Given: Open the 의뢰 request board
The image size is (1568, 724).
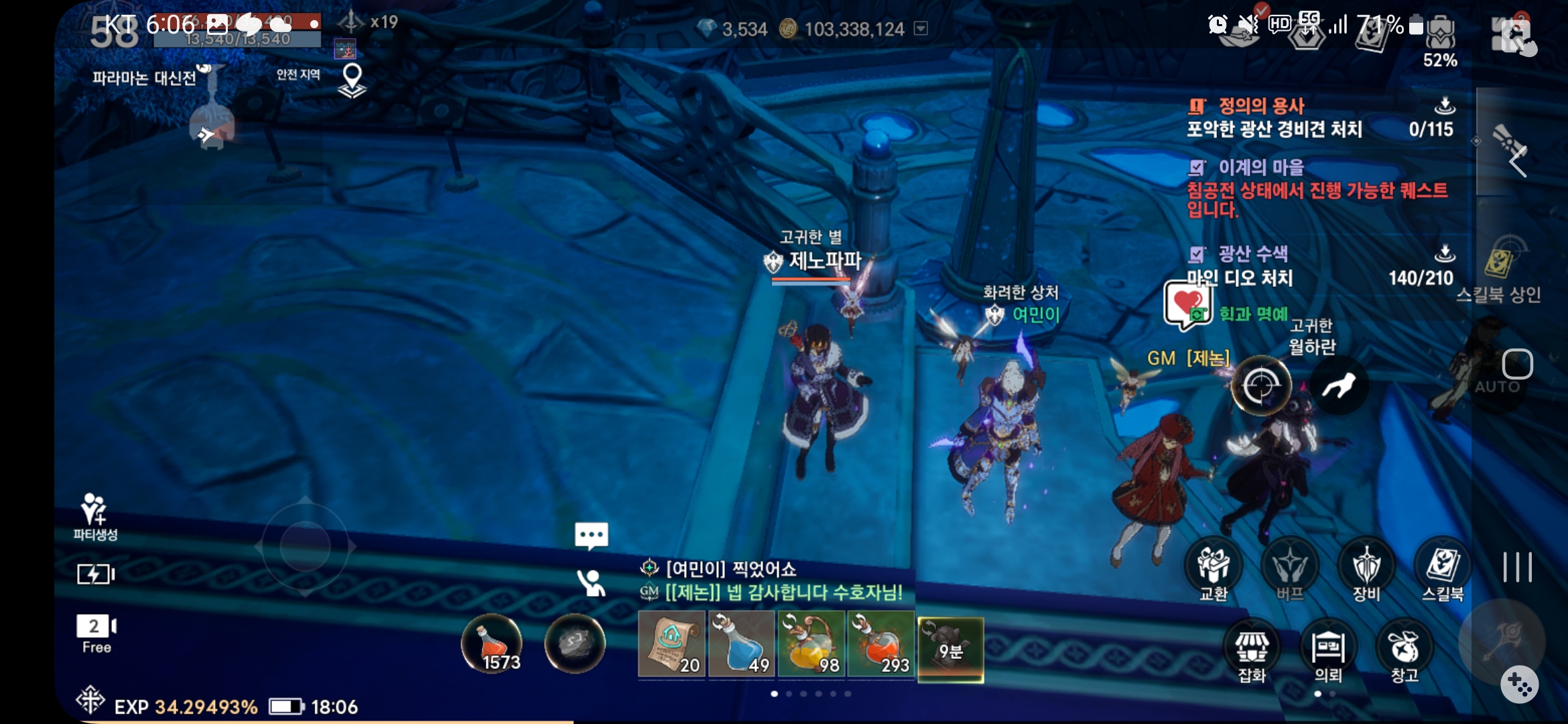Looking at the screenshot, I should pyautogui.click(x=1328, y=649).
